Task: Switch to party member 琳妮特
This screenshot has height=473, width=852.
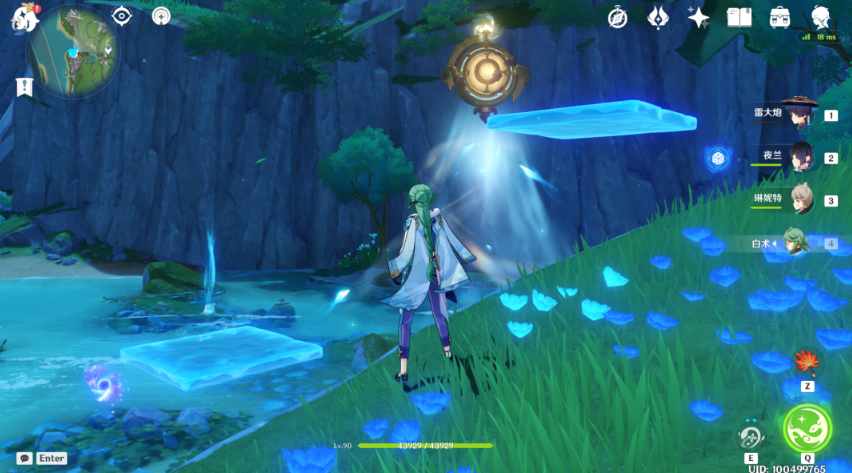Action: coord(800,199)
